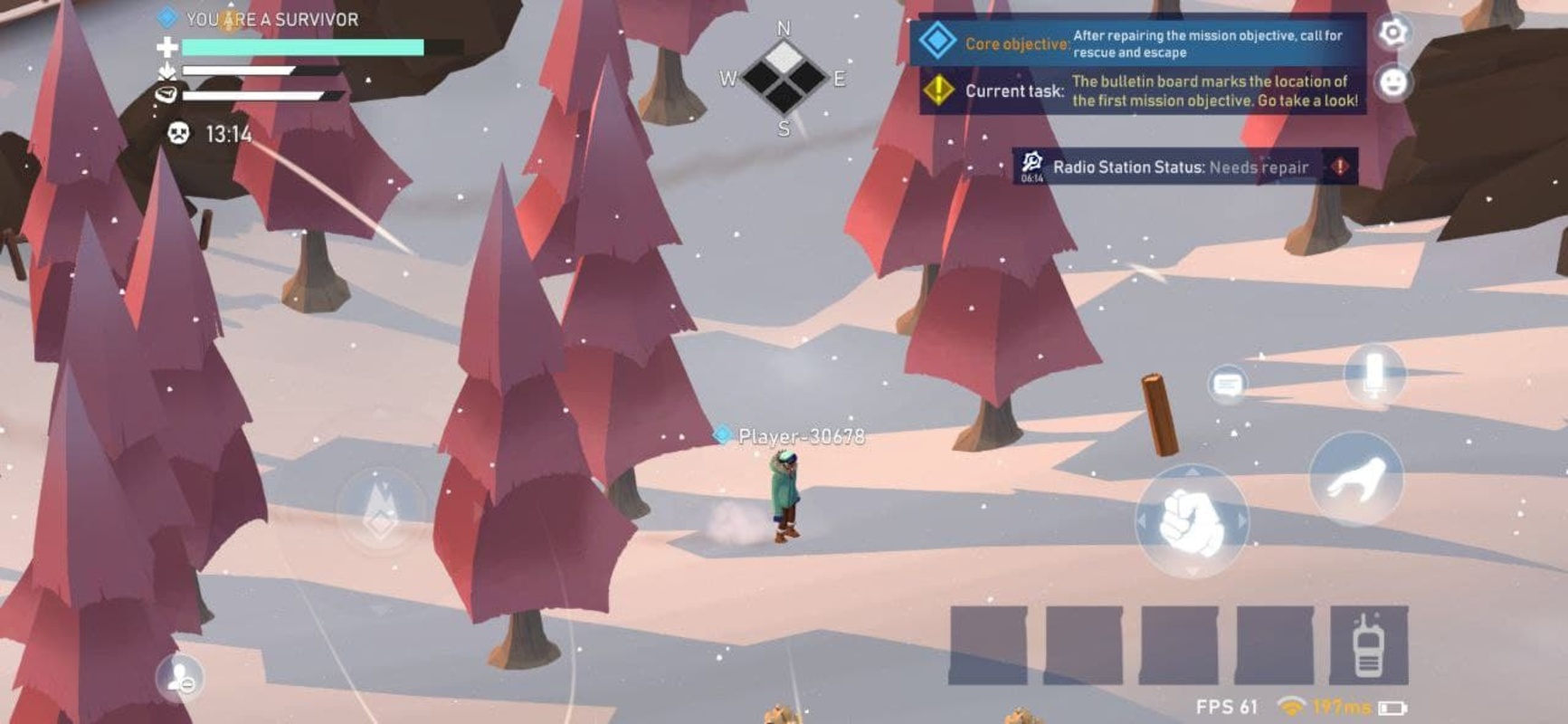Open the Core objective panel
Viewport: 1568px width, 724px height.
[1140, 43]
